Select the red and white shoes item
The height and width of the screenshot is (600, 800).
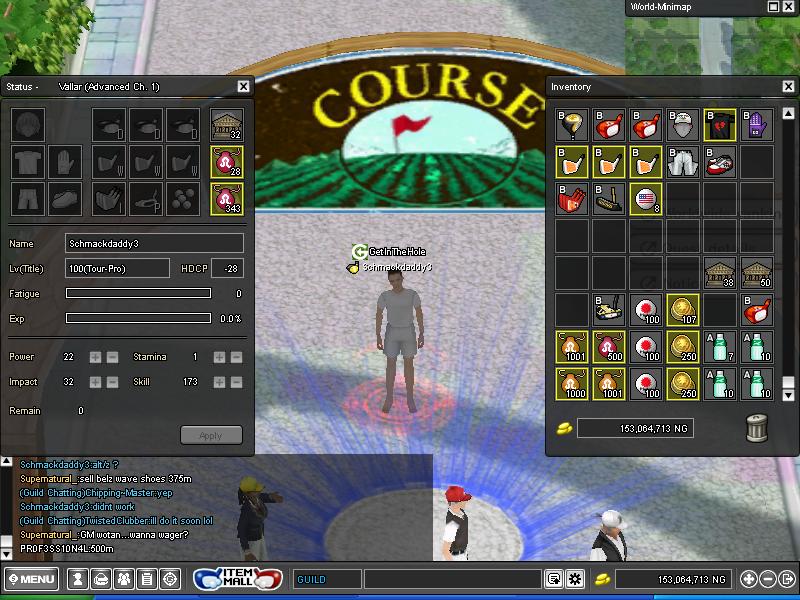point(720,162)
